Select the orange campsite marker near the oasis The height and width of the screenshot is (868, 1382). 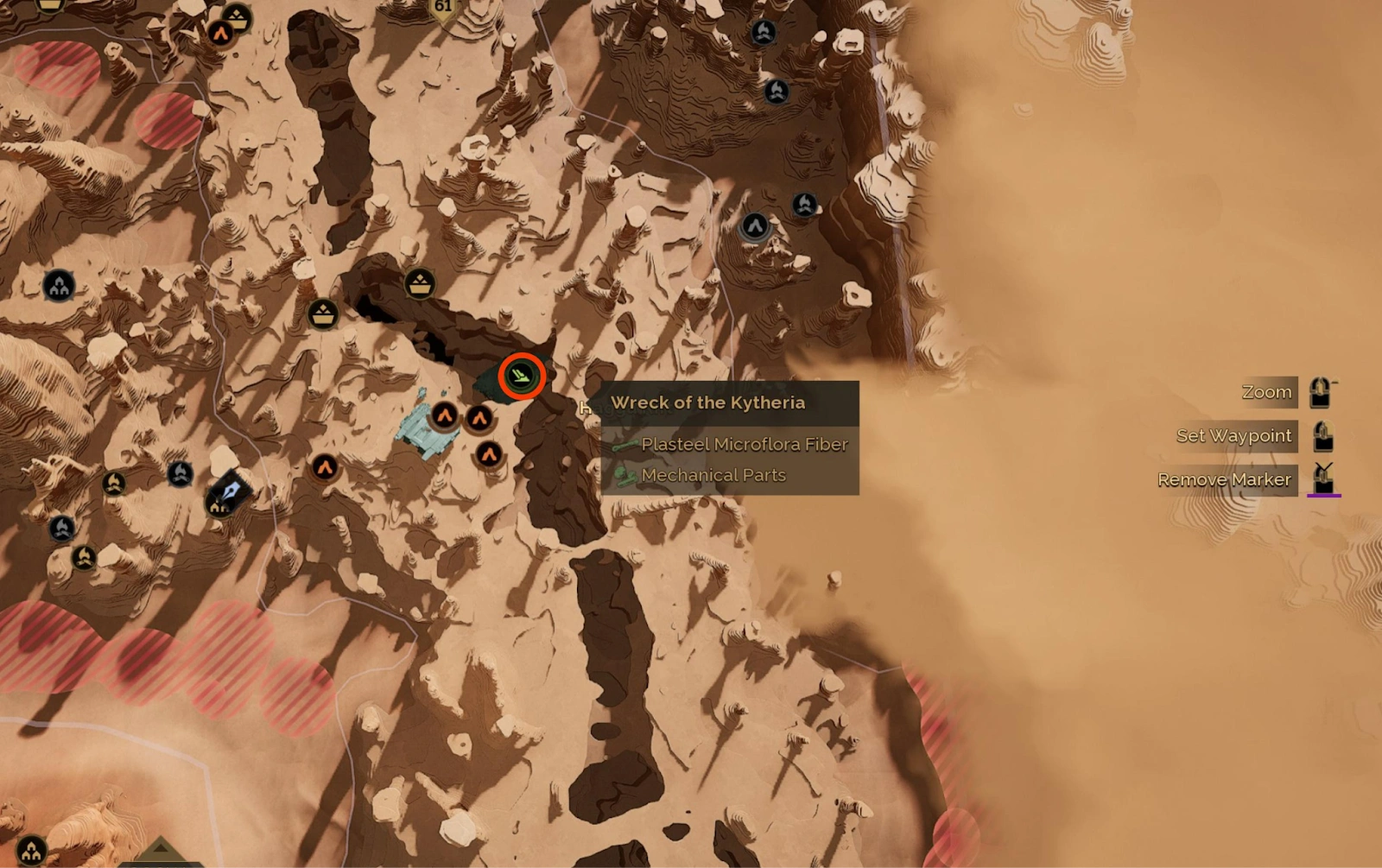[x=444, y=415]
